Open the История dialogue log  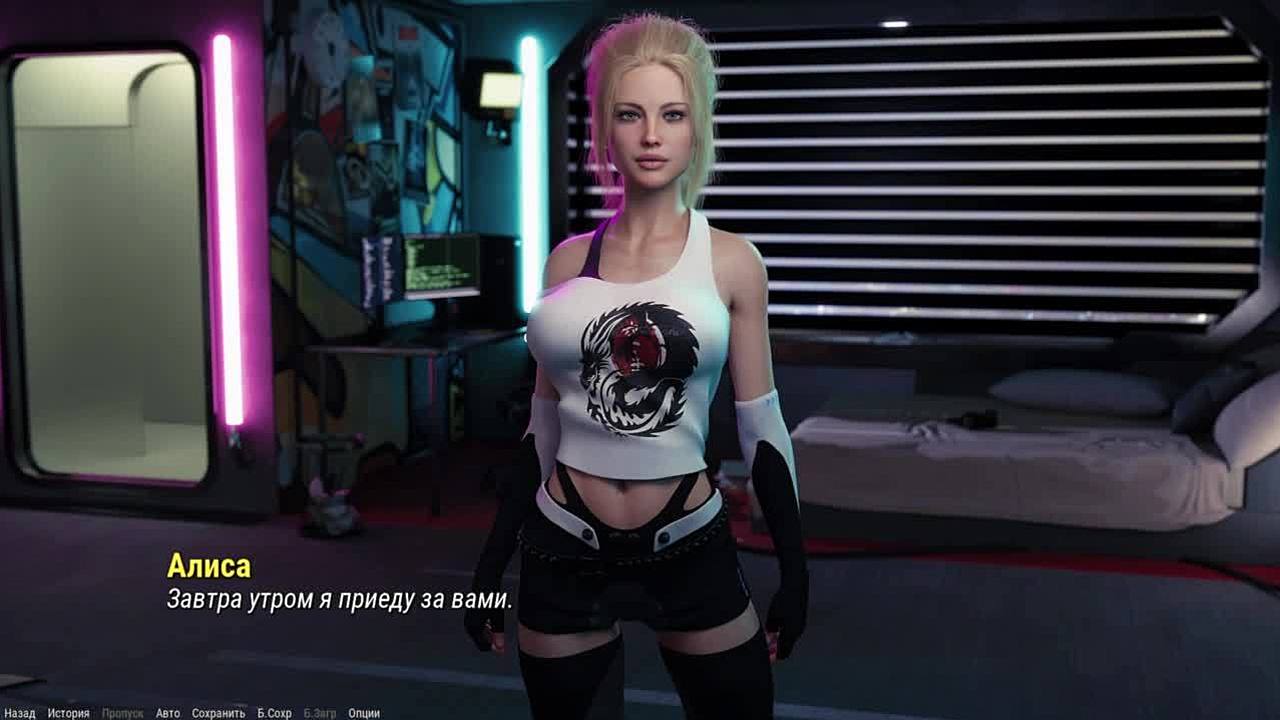[x=68, y=713]
